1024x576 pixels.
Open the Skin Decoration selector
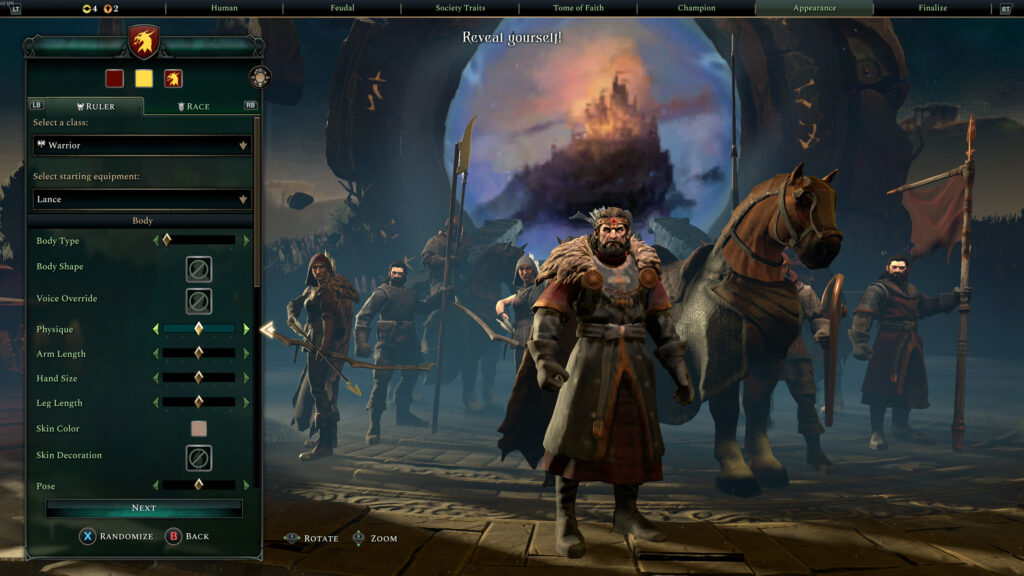click(198, 457)
